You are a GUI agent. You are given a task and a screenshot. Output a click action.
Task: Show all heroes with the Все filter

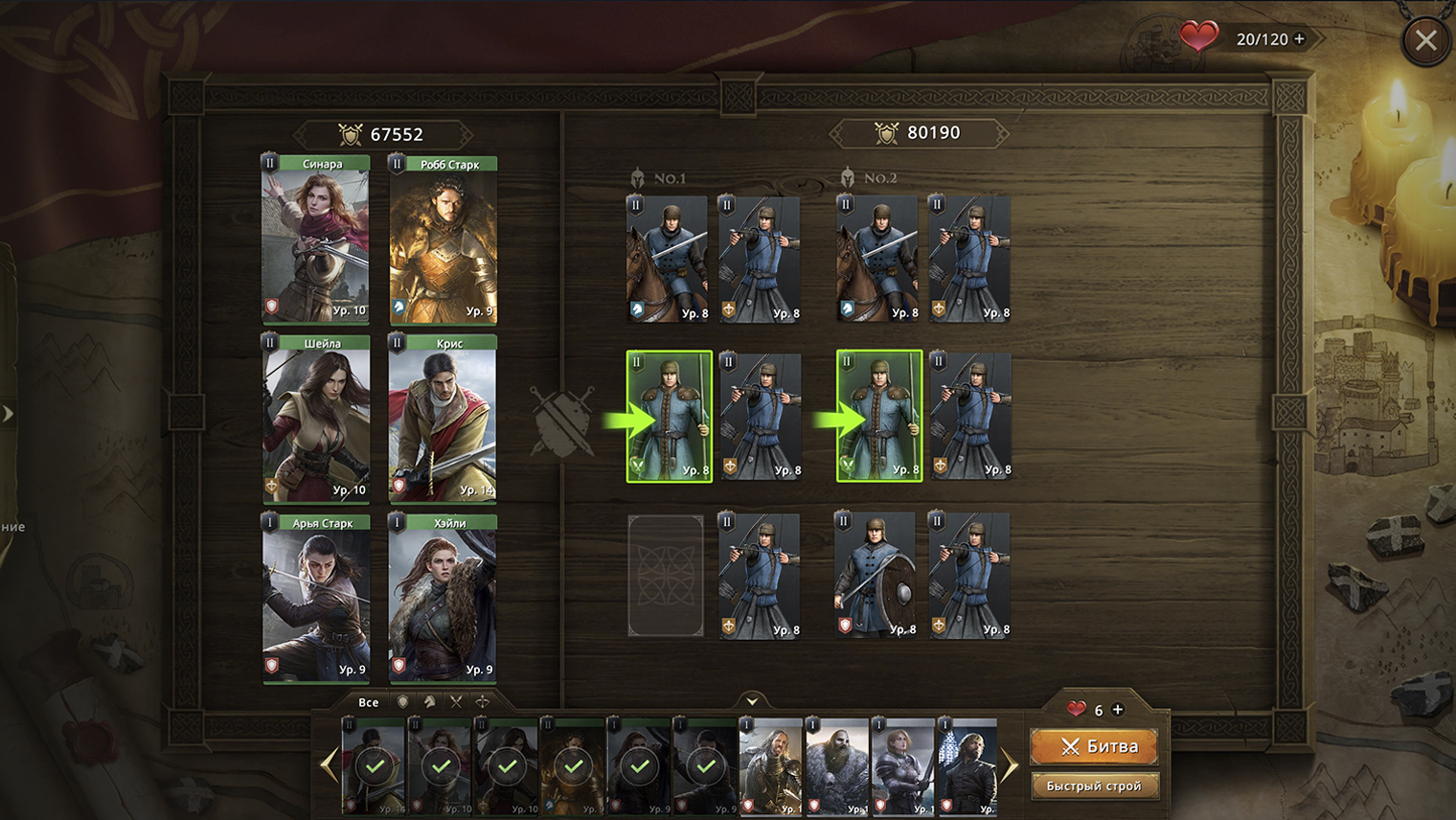click(x=369, y=702)
